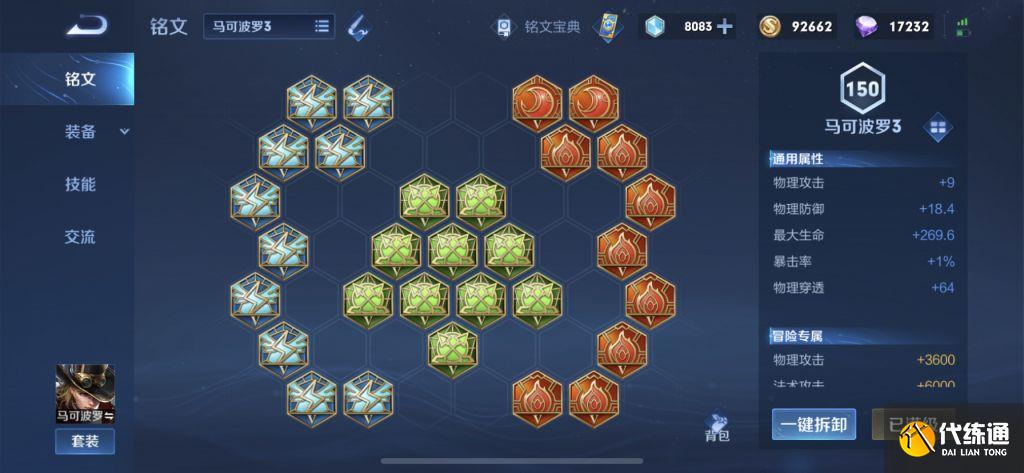Add more blue rune fragments with the plus button
This screenshot has height=473, width=1024.
(x=725, y=26)
